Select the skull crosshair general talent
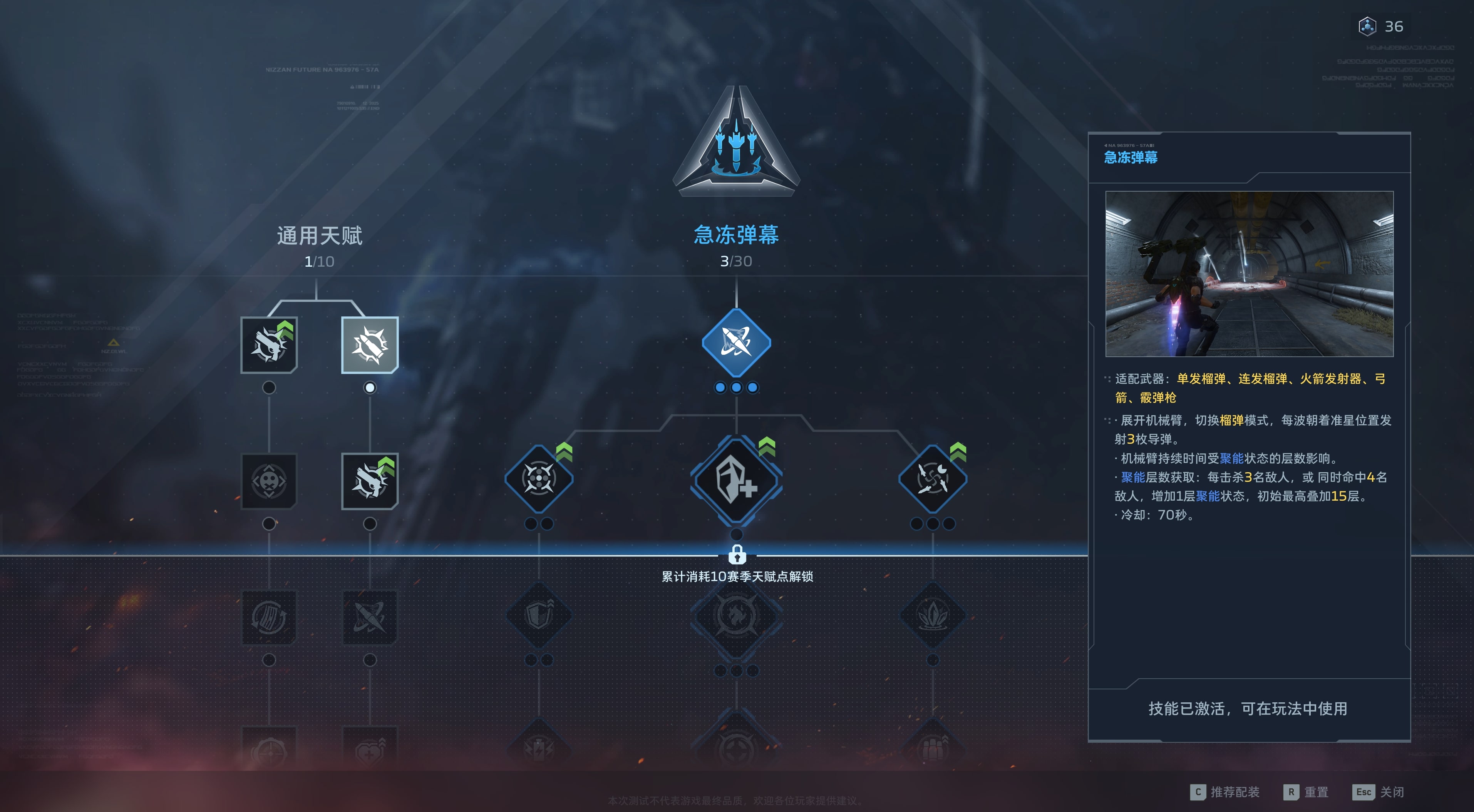The height and width of the screenshot is (812, 1474). (269, 480)
